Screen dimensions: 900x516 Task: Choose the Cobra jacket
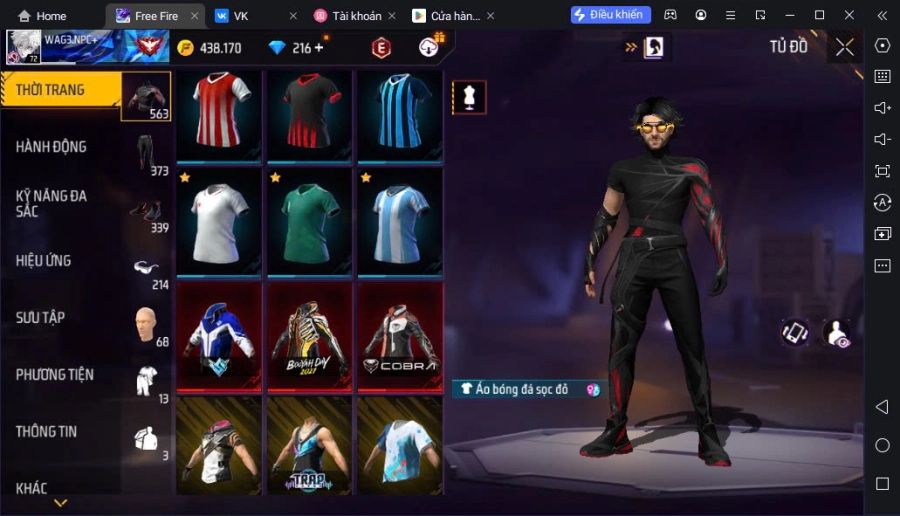pyautogui.click(x=399, y=338)
